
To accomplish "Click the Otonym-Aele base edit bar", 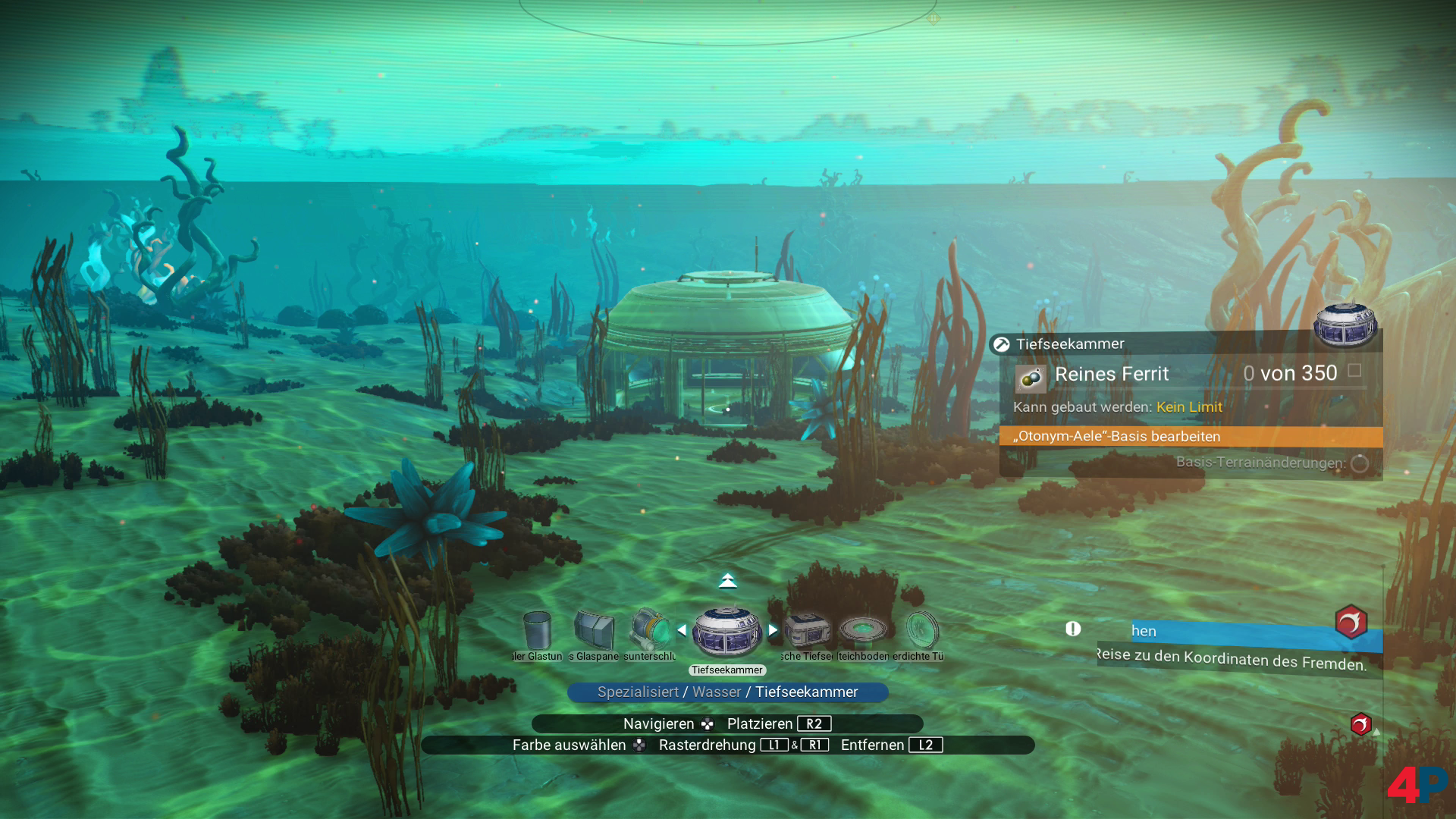I will pyautogui.click(x=1191, y=437).
